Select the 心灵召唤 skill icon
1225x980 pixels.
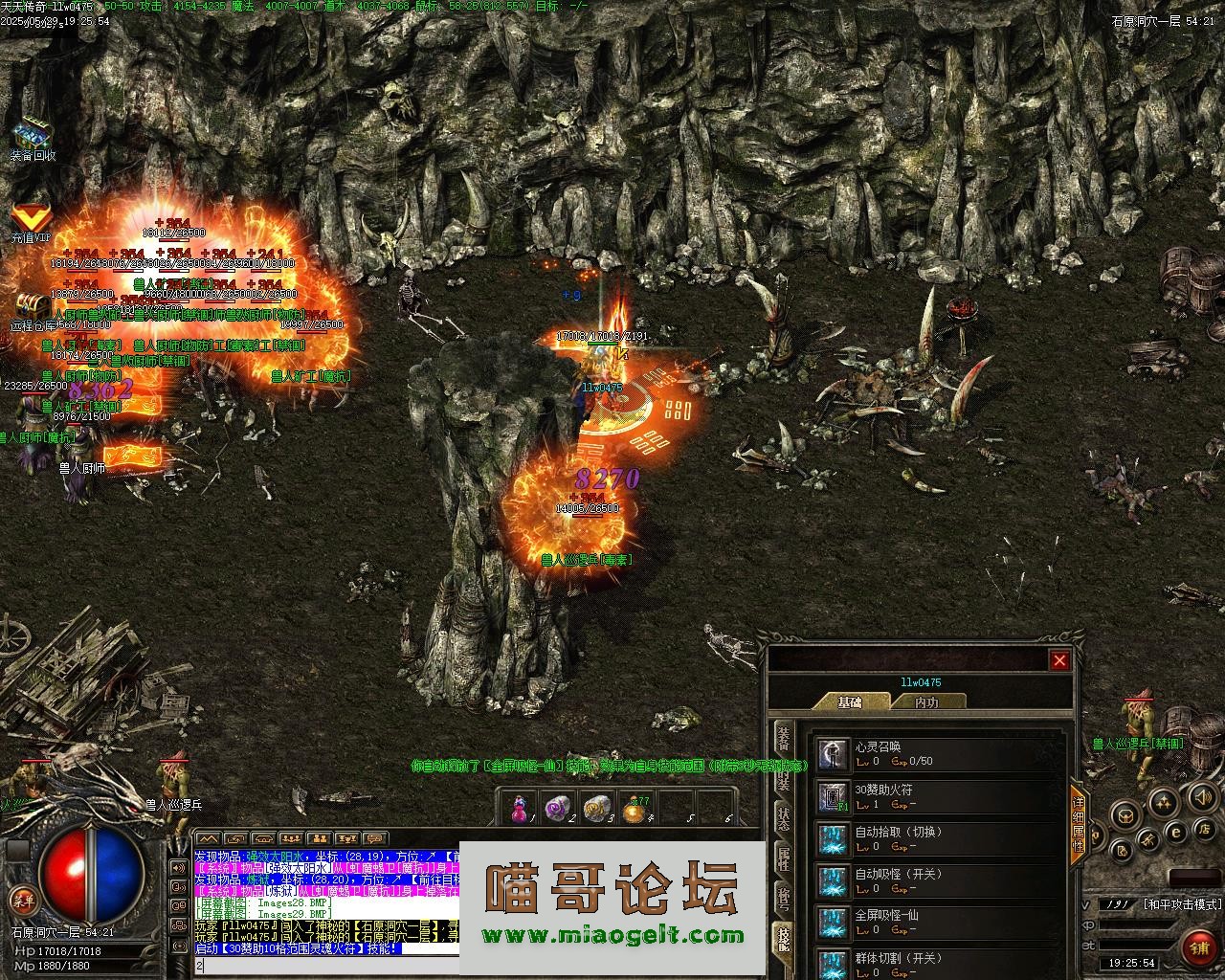pos(833,754)
